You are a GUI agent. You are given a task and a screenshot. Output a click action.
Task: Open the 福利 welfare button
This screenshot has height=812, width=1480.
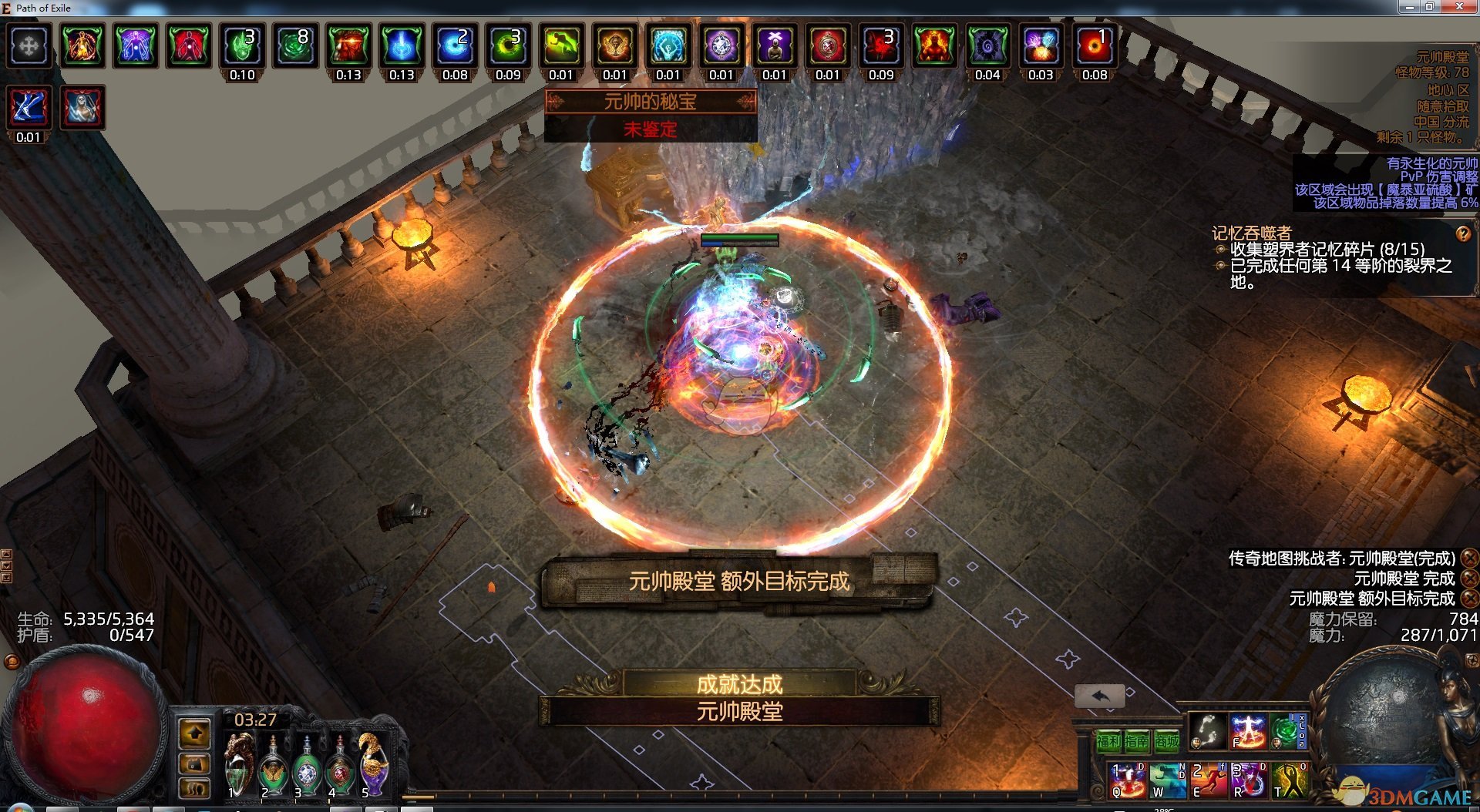coord(1108,741)
